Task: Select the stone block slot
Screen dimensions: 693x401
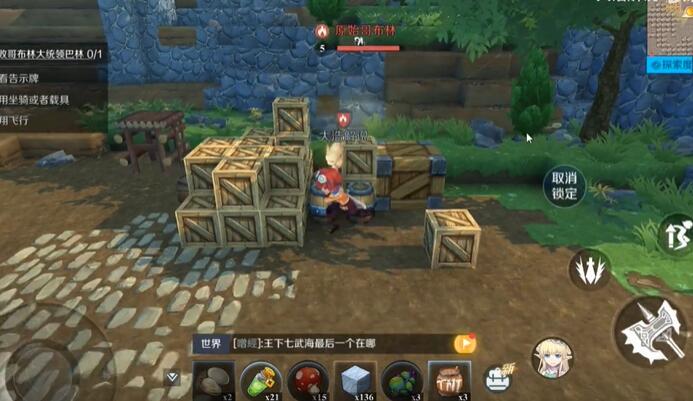Action: (x=355, y=381)
